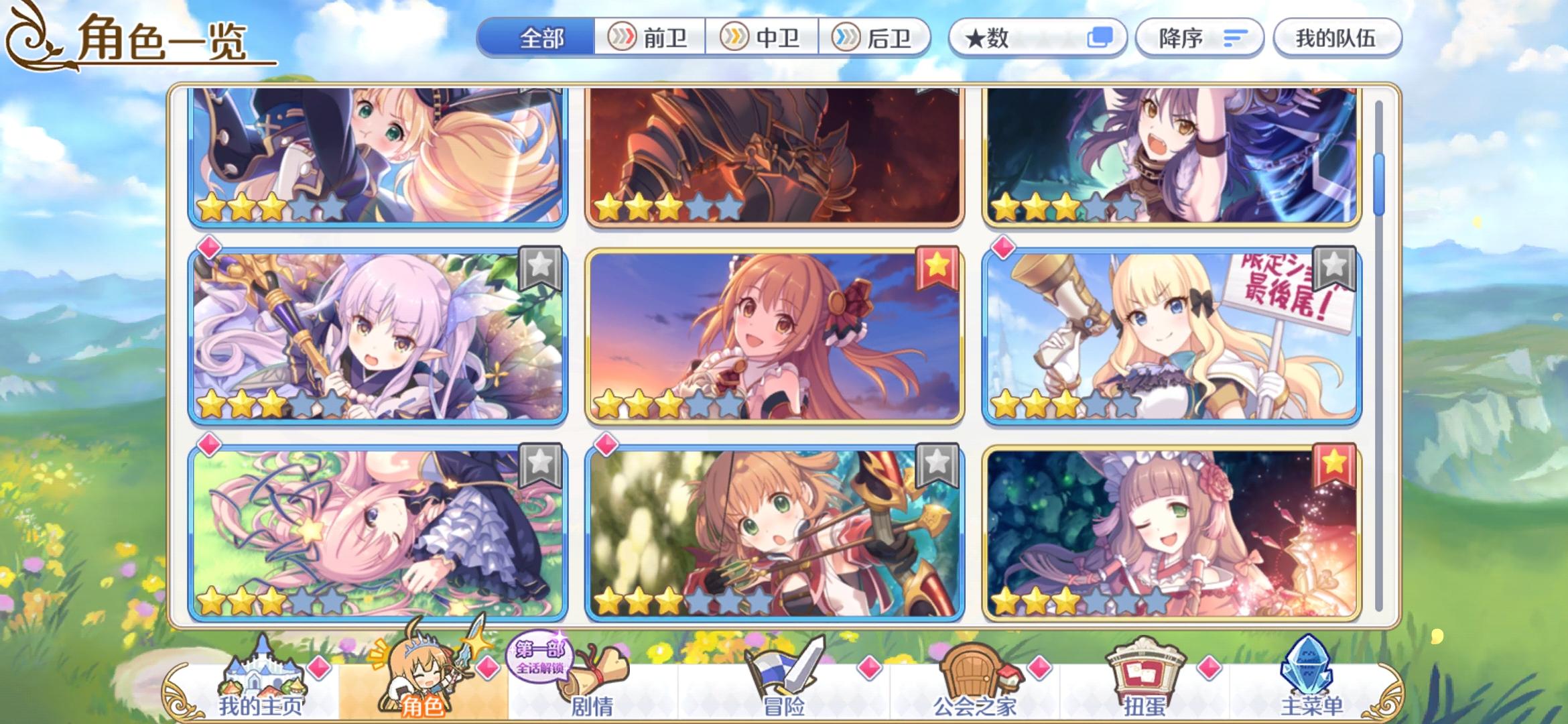This screenshot has height=724, width=1568.
Task: Switch sort order via 降序 control
Action: pos(1199,38)
